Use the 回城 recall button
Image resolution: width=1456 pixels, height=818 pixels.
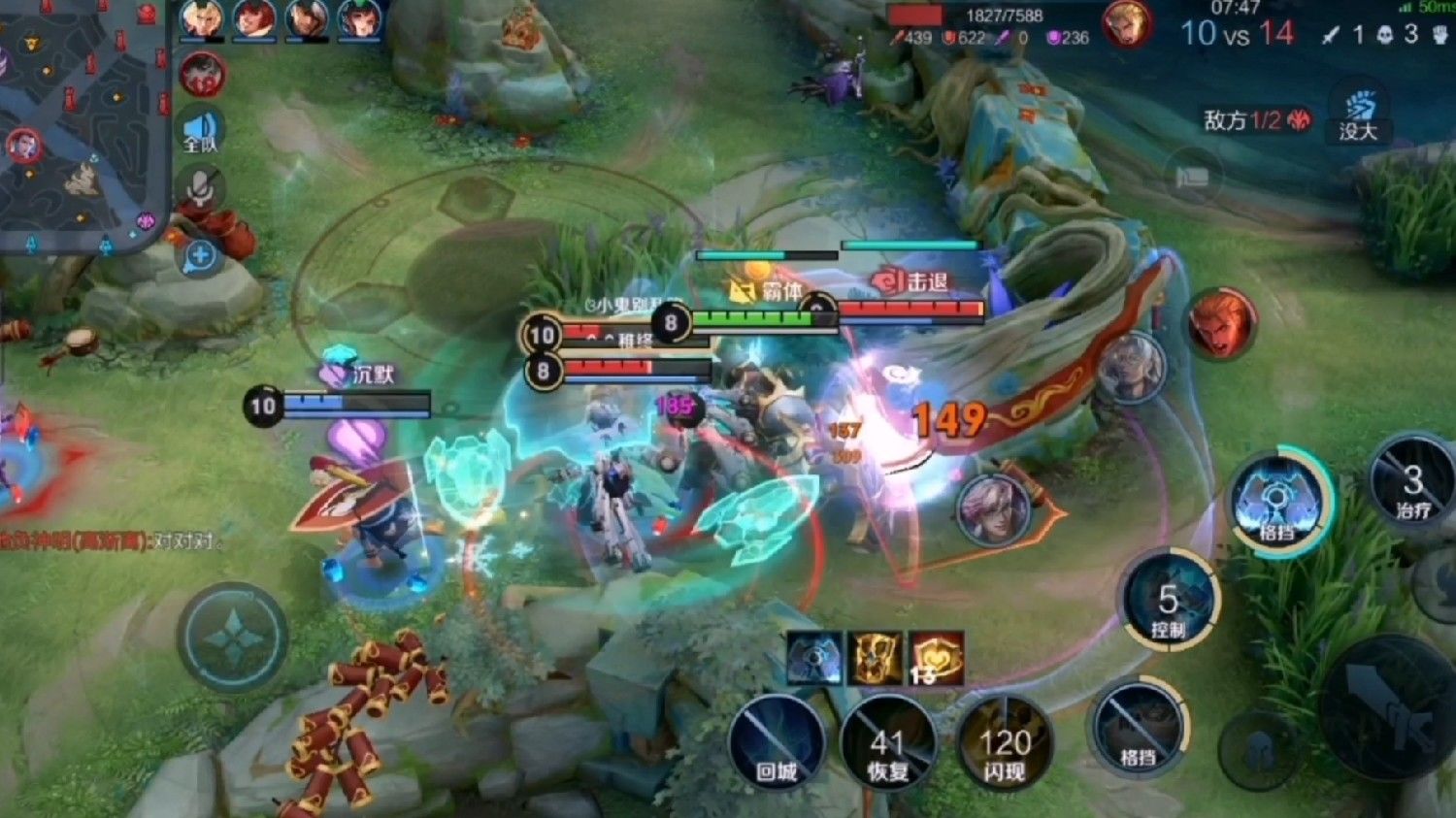click(x=777, y=745)
